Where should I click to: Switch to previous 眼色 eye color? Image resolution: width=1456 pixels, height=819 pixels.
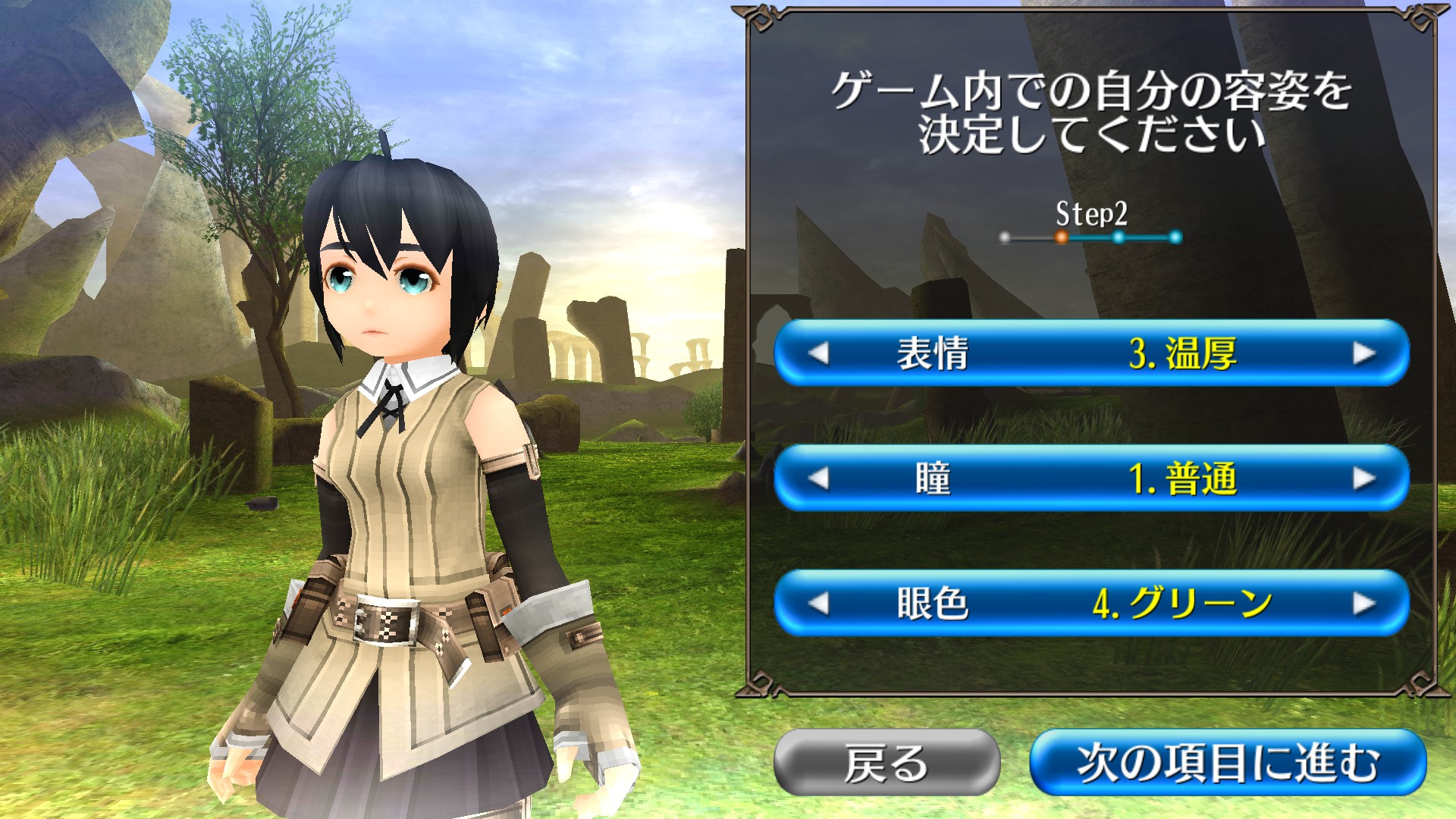coord(818,604)
